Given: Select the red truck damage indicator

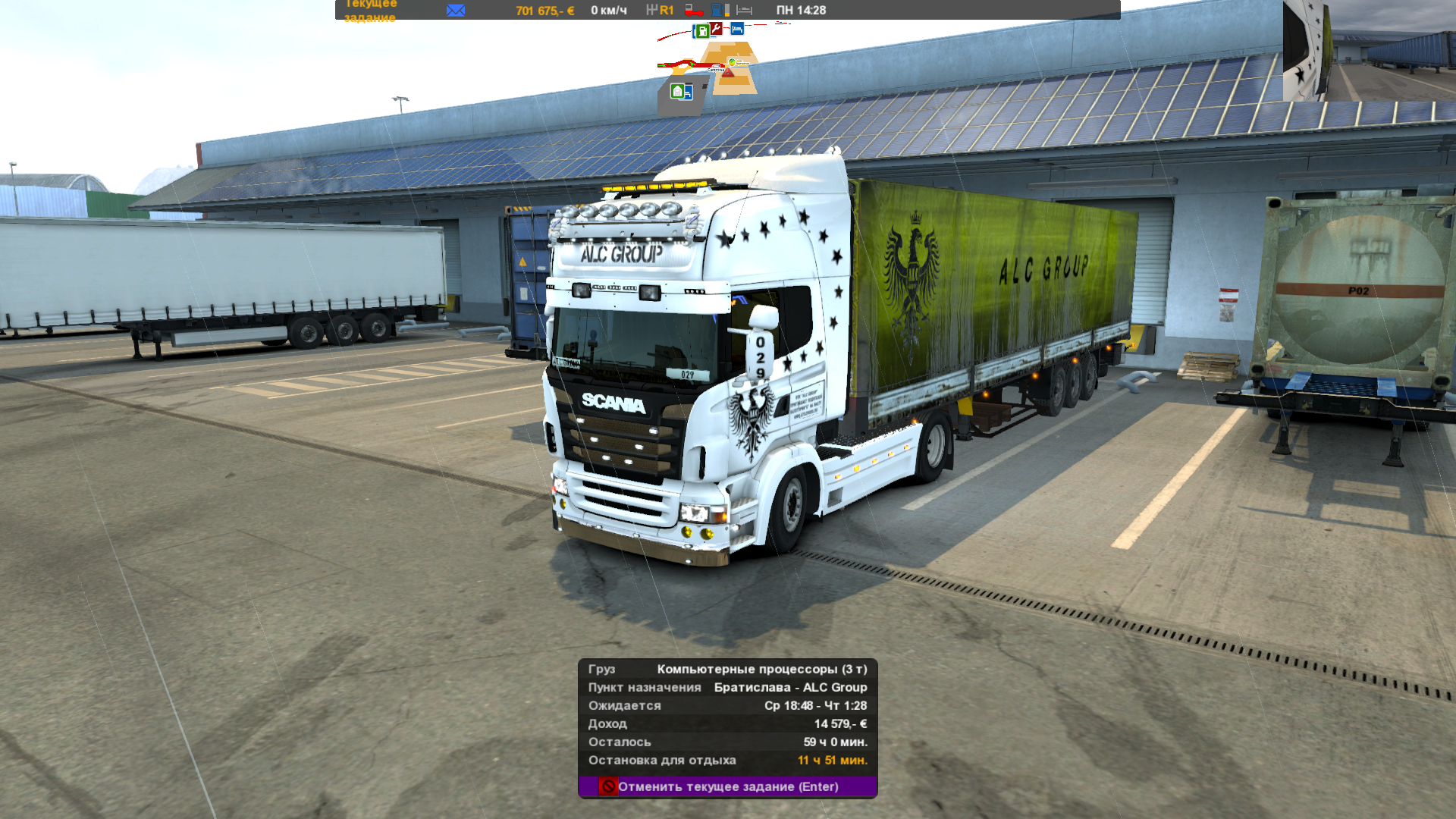Looking at the screenshot, I should [694, 10].
